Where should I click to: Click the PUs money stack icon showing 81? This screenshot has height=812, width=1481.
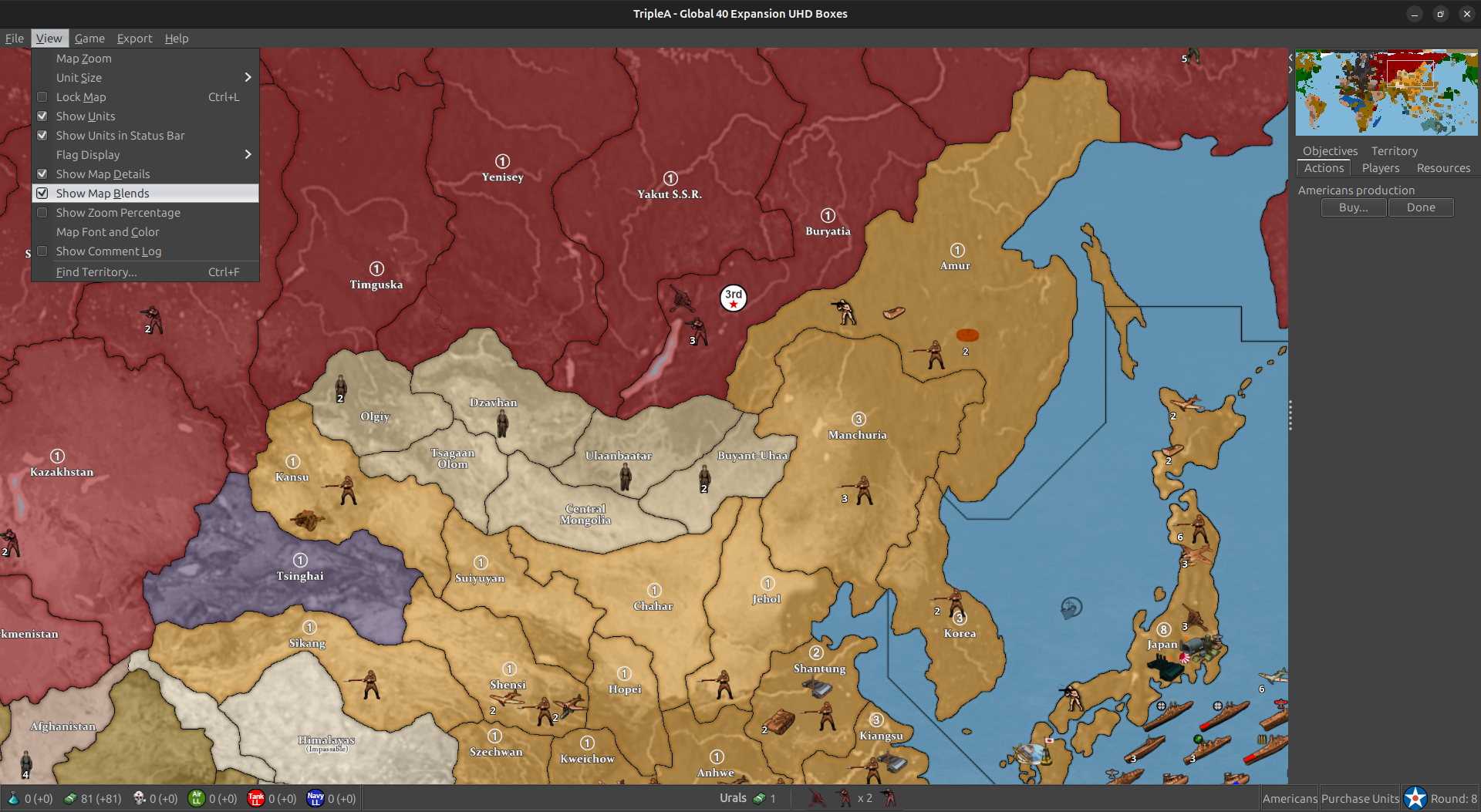point(68,798)
